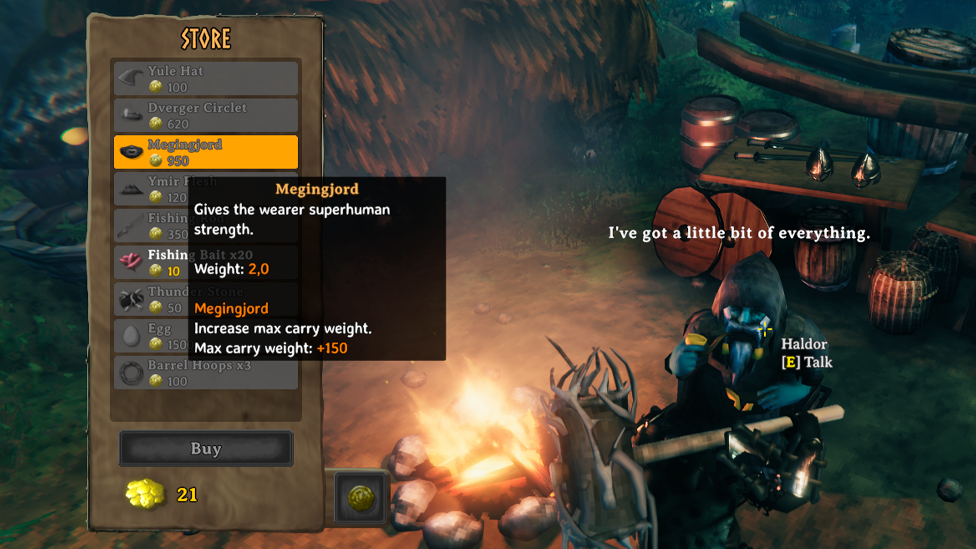The height and width of the screenshot is (549, 976).
Task: Select the Fishing Bait x20 entry
Action: coord(150,262)
